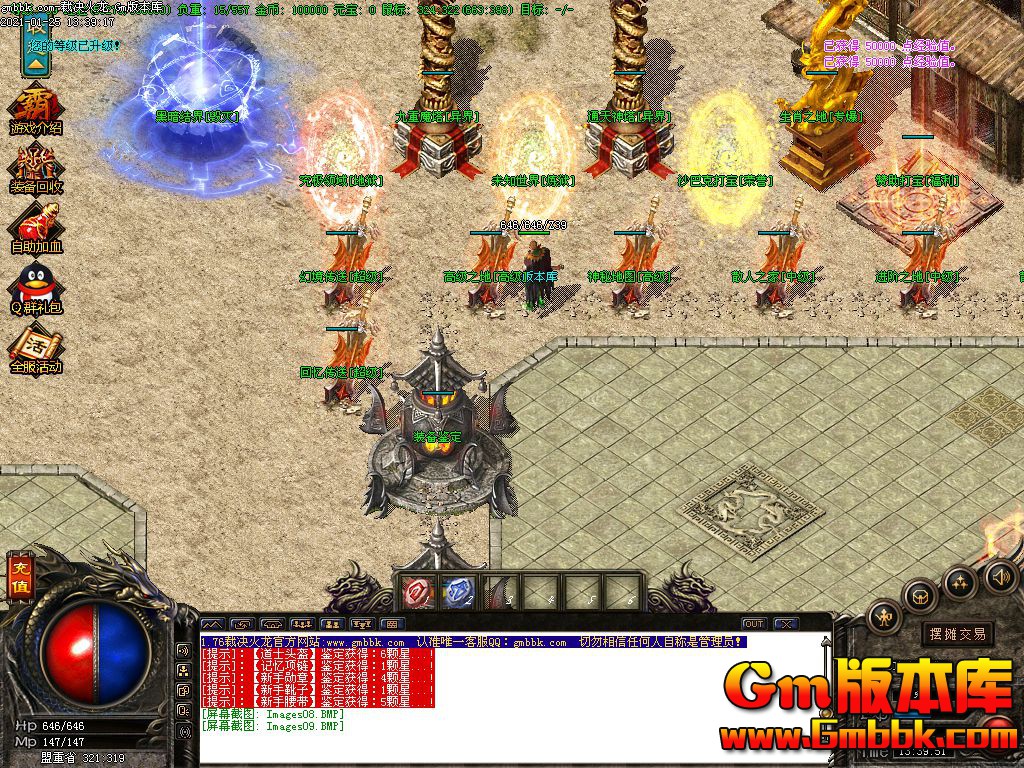Image resolution: width=1024 pixels, height=768 pixels.
Task: Open the Q群礼包 penguin gift pack
Action: click(x=36, y=286)
